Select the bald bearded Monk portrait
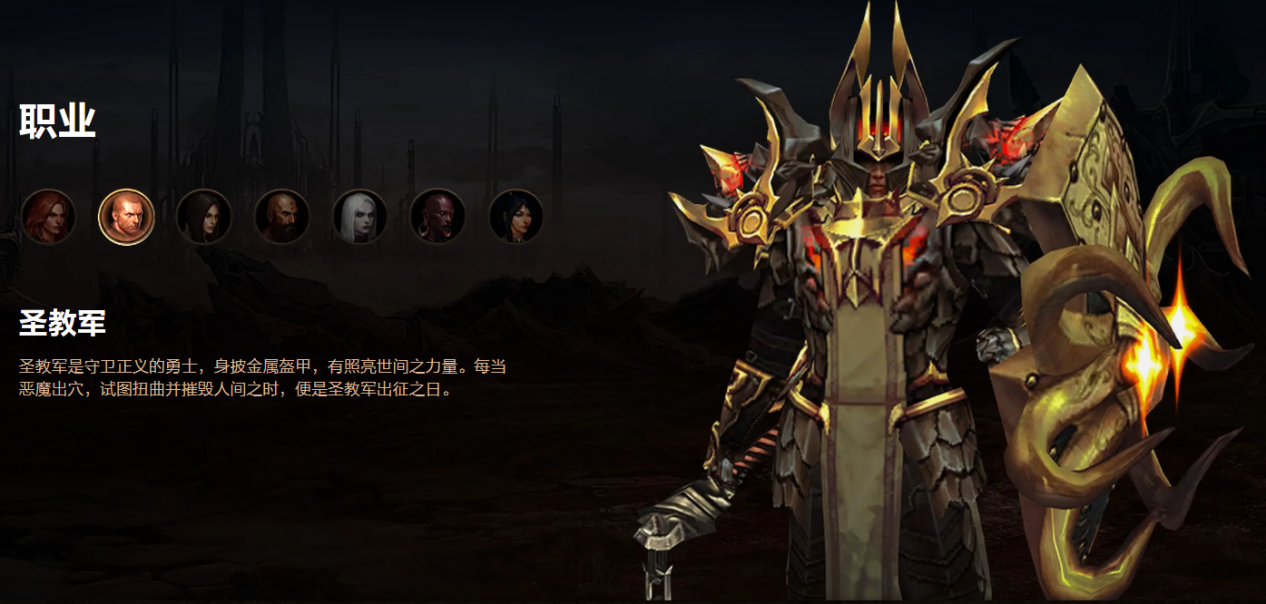Image resolution: width=1266 pixels, height=604 pixels. click(282, 216)
